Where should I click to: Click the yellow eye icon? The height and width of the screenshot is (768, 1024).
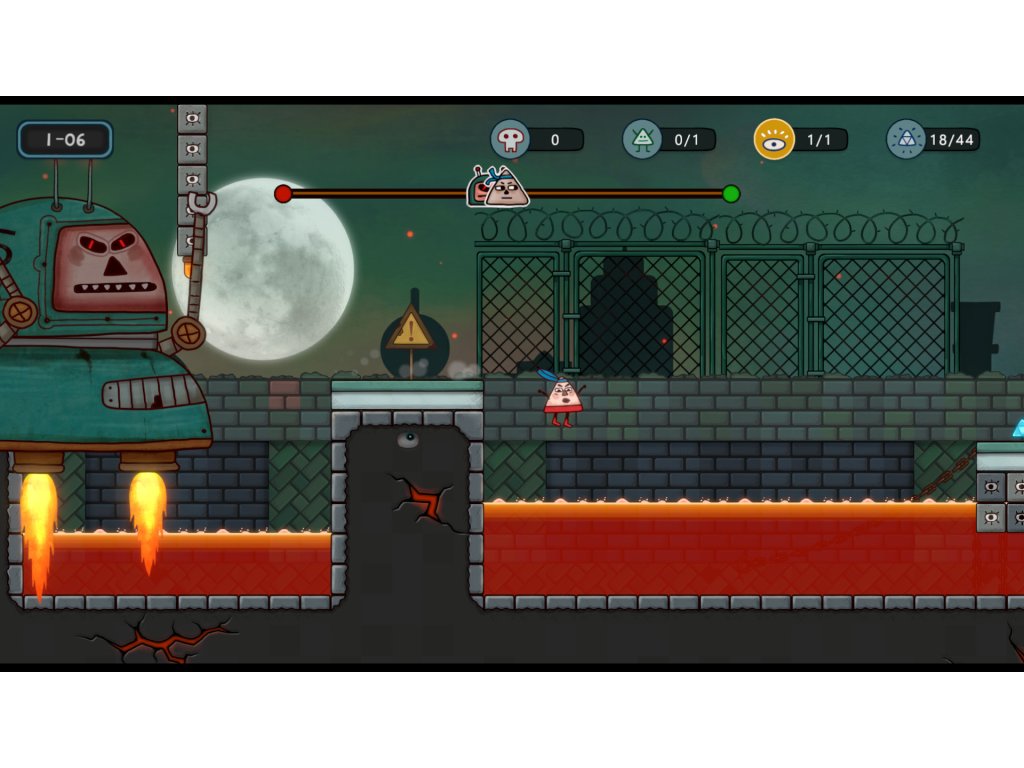(774, 139)
